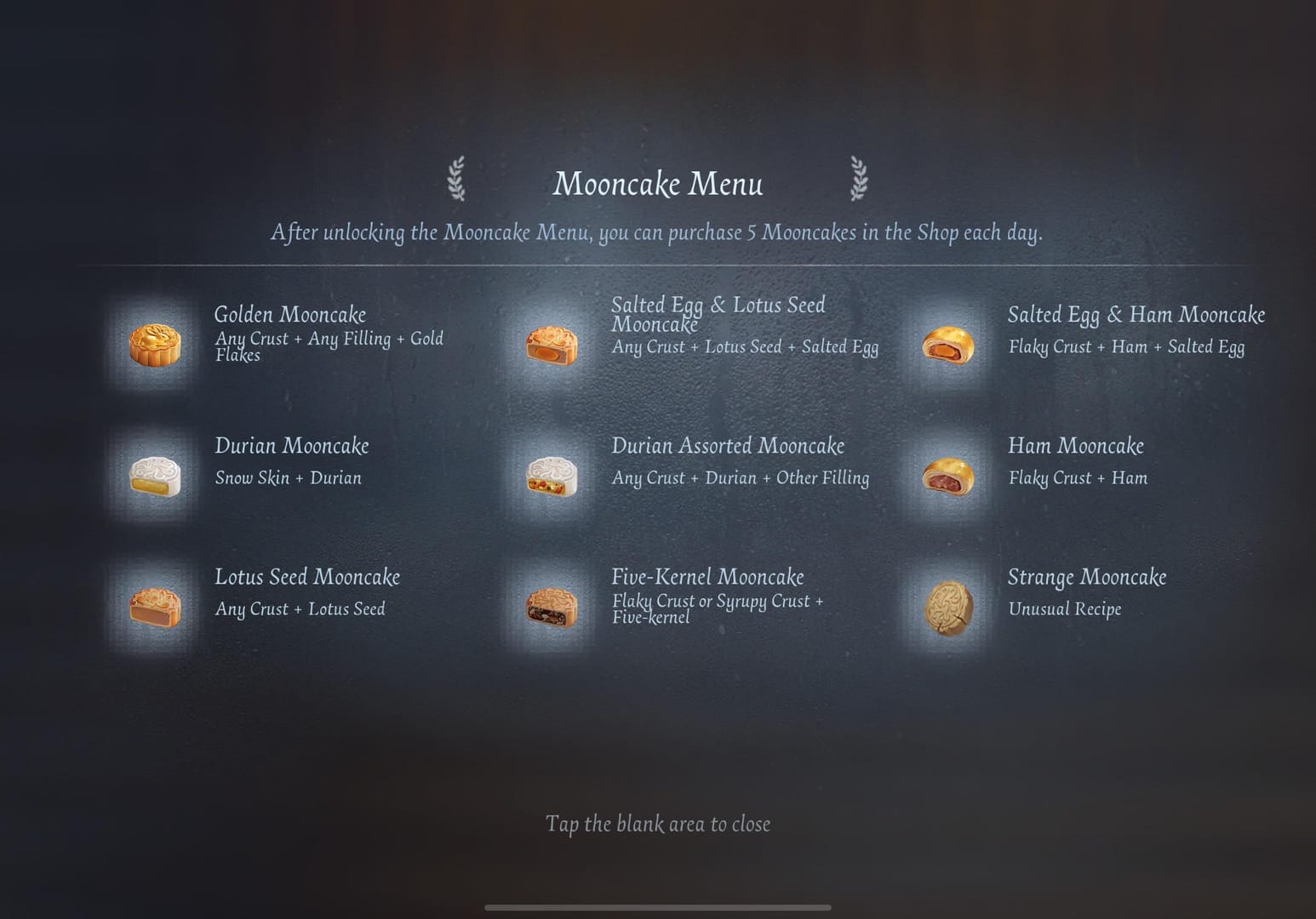Click the Salted Egg & Ham Mooncake icon
The height and width of the screenshot is (919, 1316).
coord(948,345)
